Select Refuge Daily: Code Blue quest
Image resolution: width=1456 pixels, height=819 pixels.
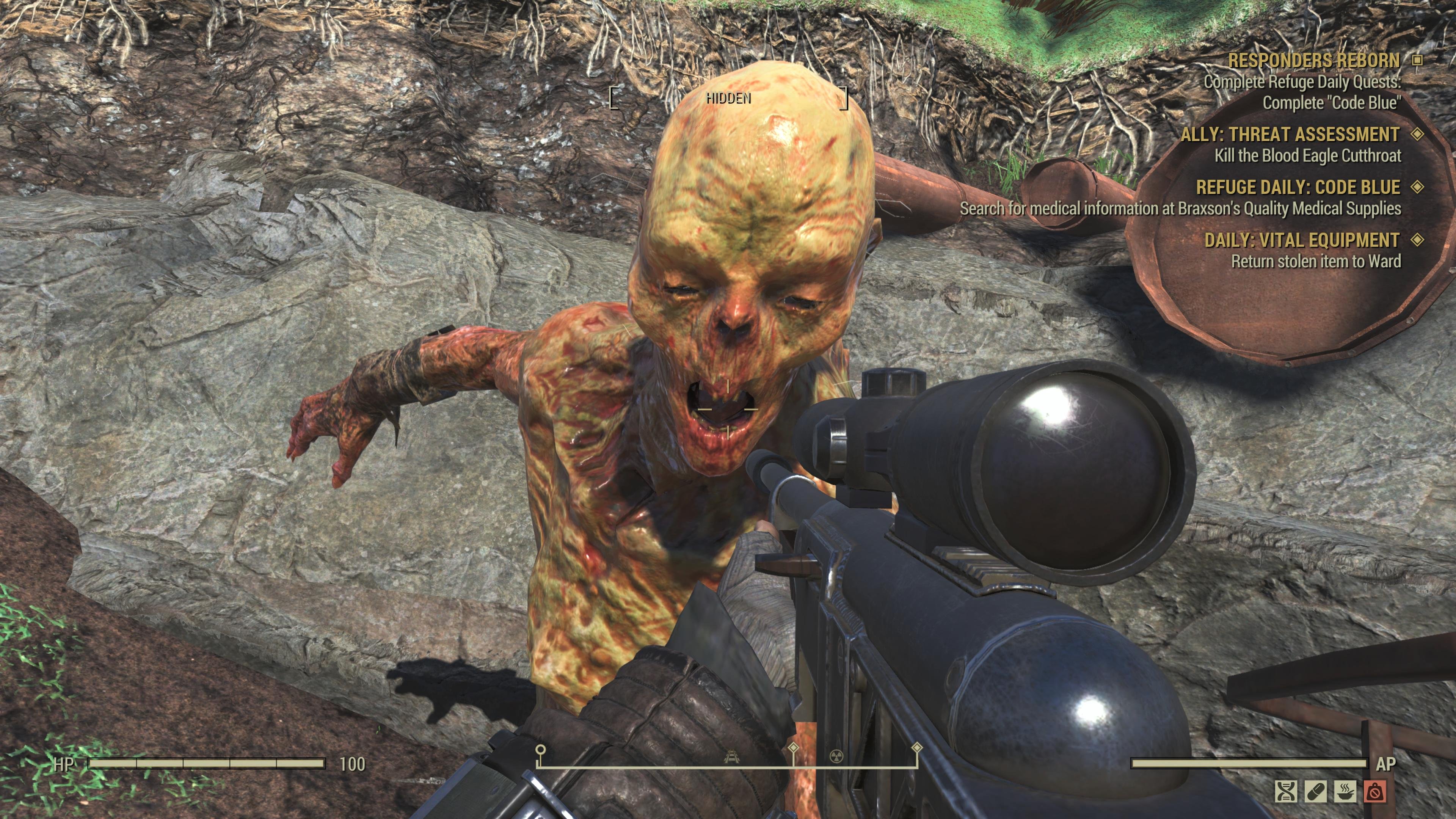[x=1298, y=187]
